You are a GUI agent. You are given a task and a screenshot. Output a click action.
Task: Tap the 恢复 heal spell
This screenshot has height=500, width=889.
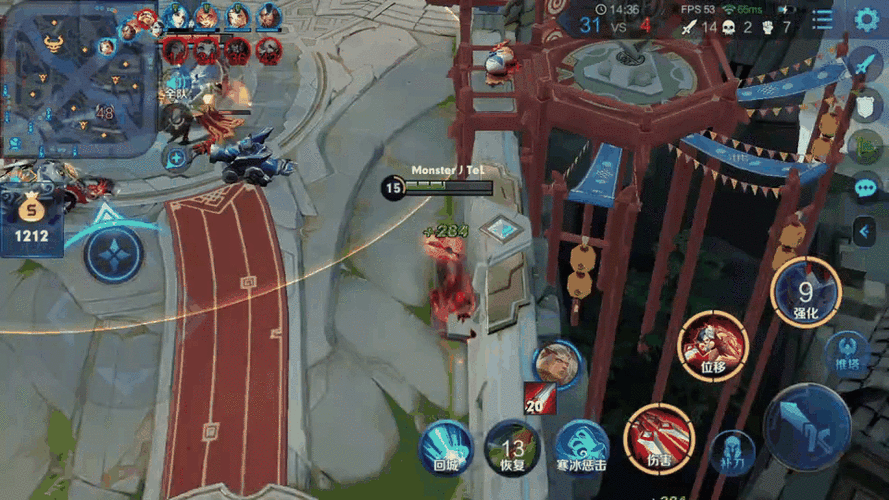click(x=512, y=447)
